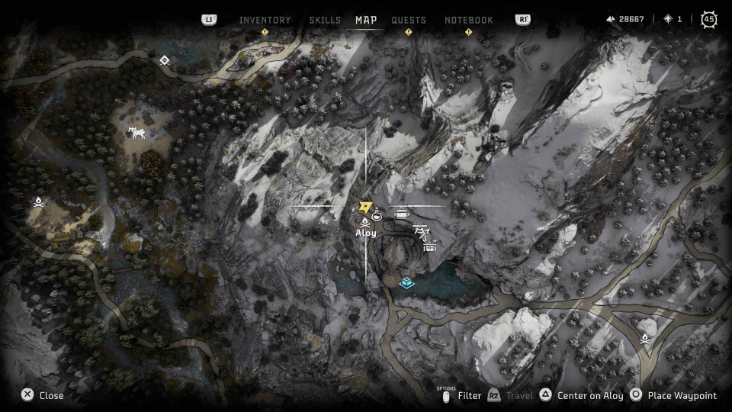Select the Map tab
Screen dimensions: 732x412
(x=366, y=20)
